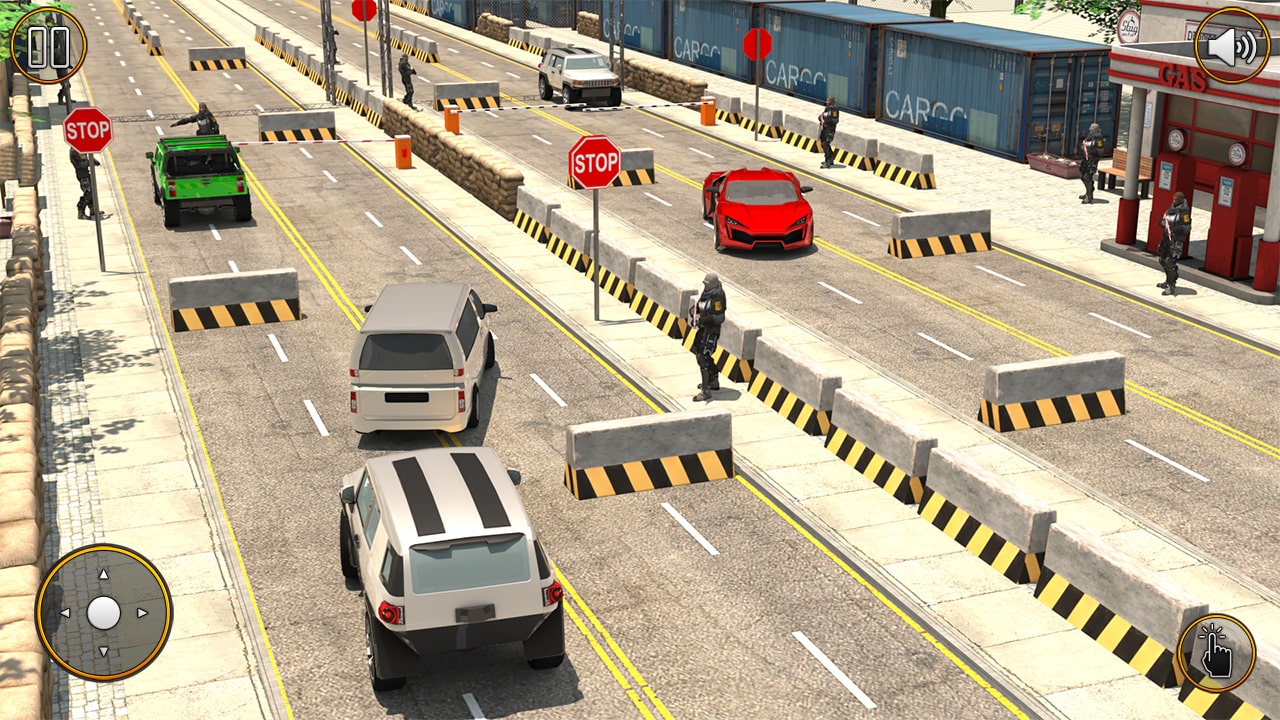Select the red sports car

(x=757, y=205)
